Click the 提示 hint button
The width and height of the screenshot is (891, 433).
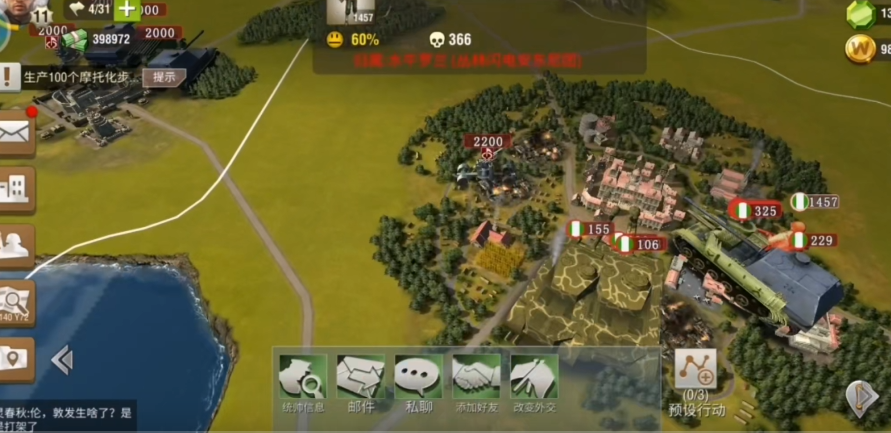[x=164, y=77]
